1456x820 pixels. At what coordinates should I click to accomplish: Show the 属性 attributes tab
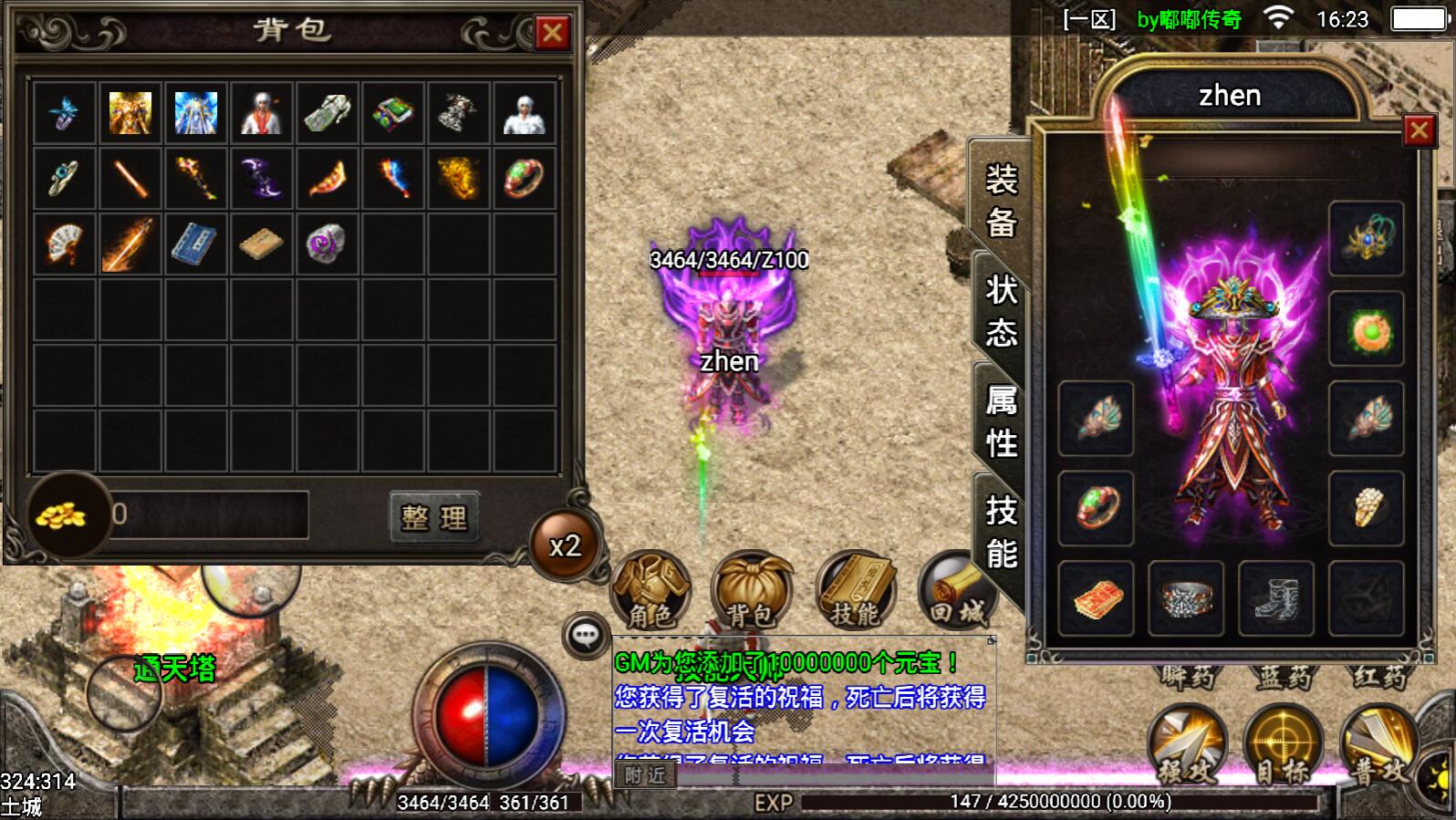pyautogui.click(x=1001, y=421)
